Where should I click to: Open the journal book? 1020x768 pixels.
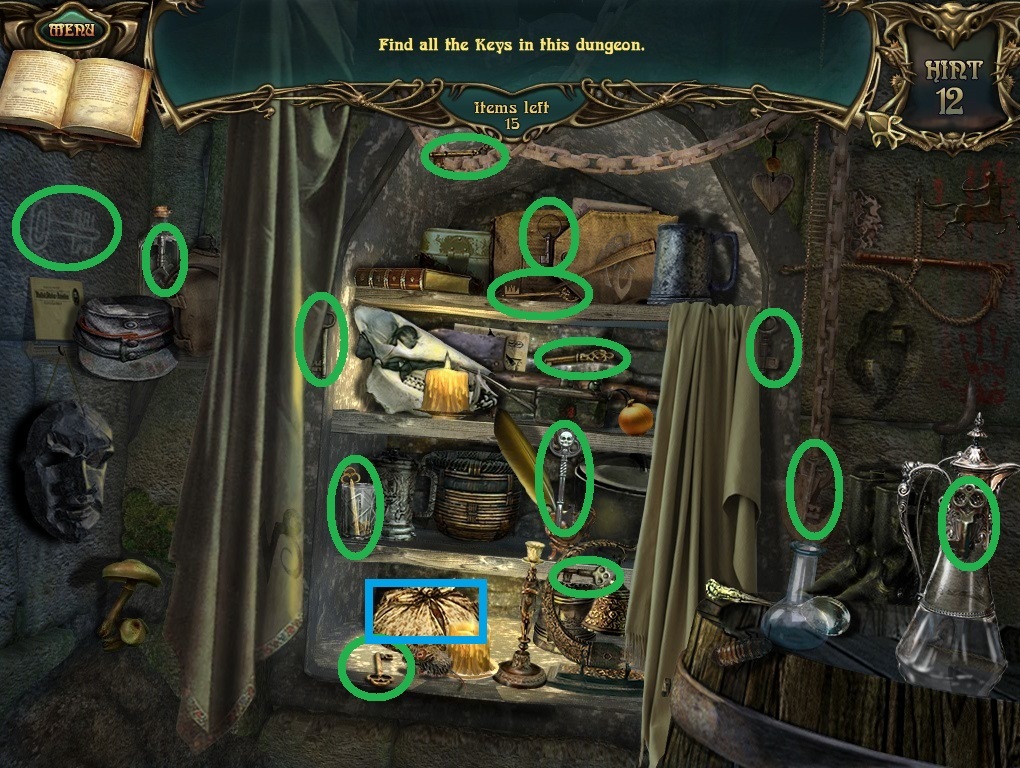click(74, 95)
